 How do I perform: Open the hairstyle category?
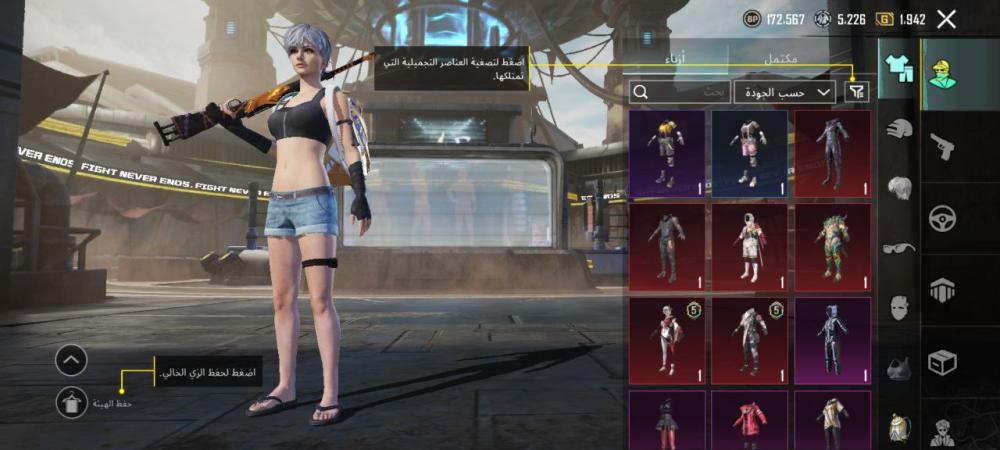point(899,187)
